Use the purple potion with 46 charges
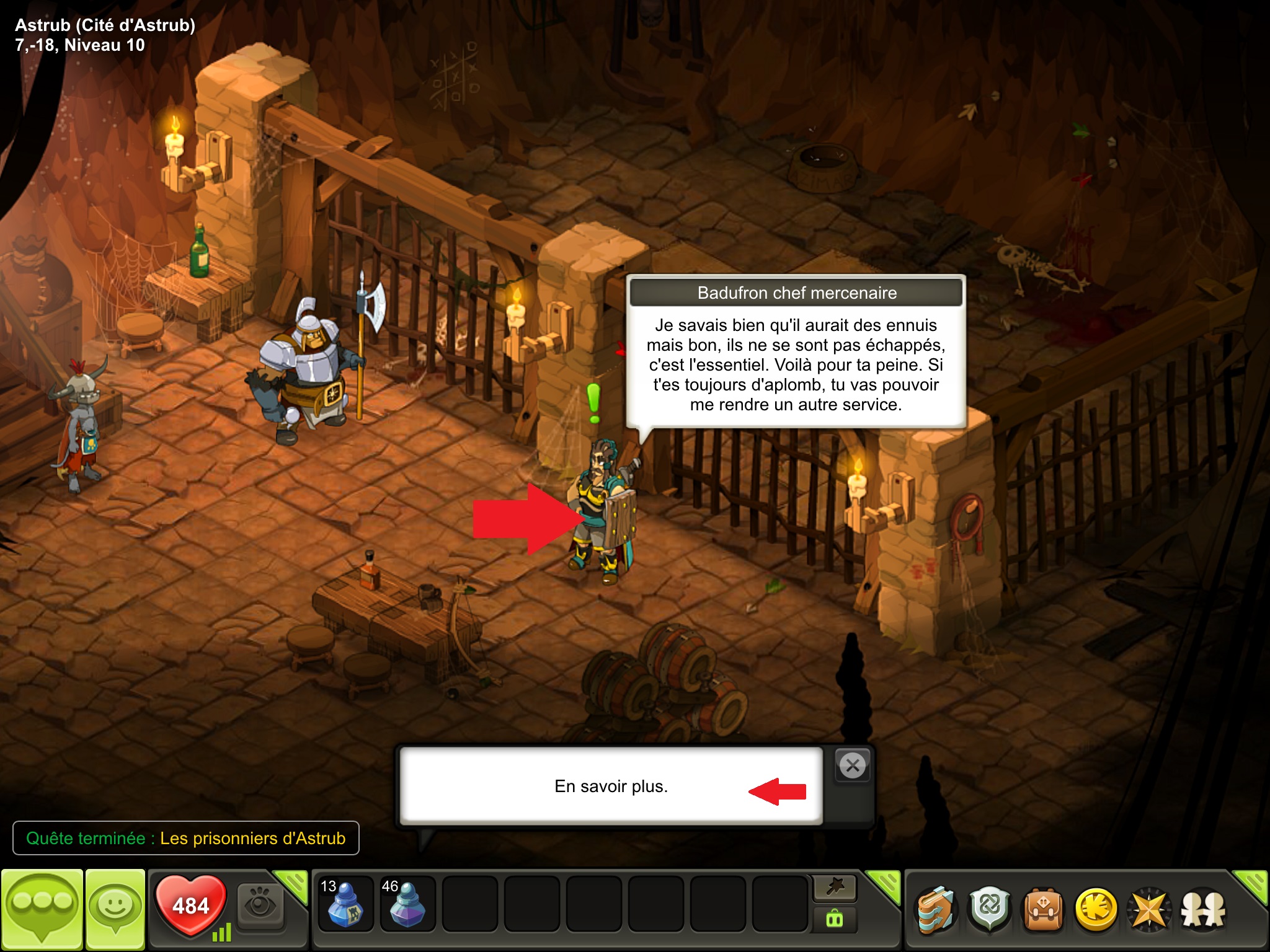1270x952 pixels. 407,904
